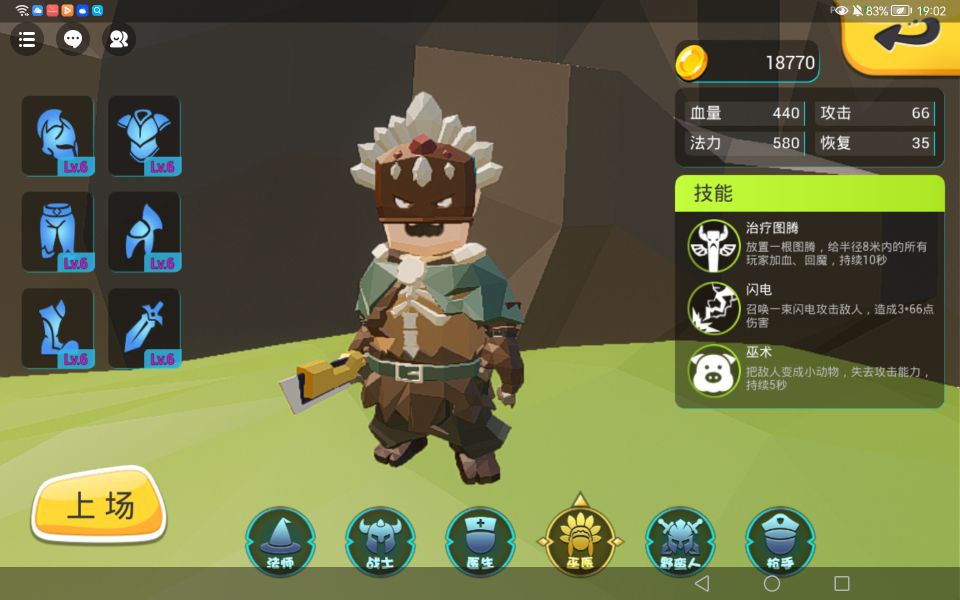Screen dimensions: 960x600
Task: Choose the 巫医 witch doctor class
Action: click(580, 541)
